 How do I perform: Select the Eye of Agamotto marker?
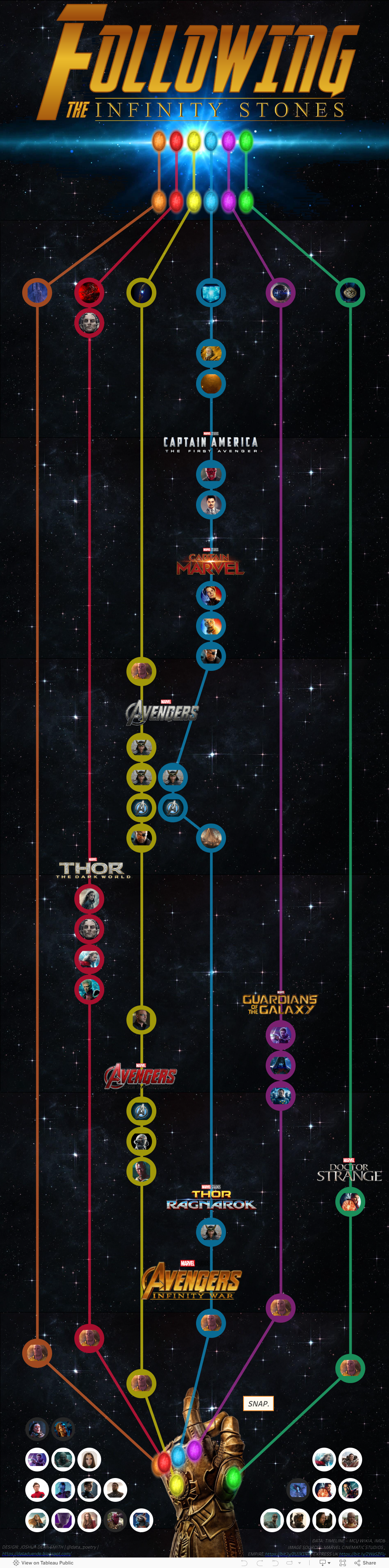(x=350, y=293)
